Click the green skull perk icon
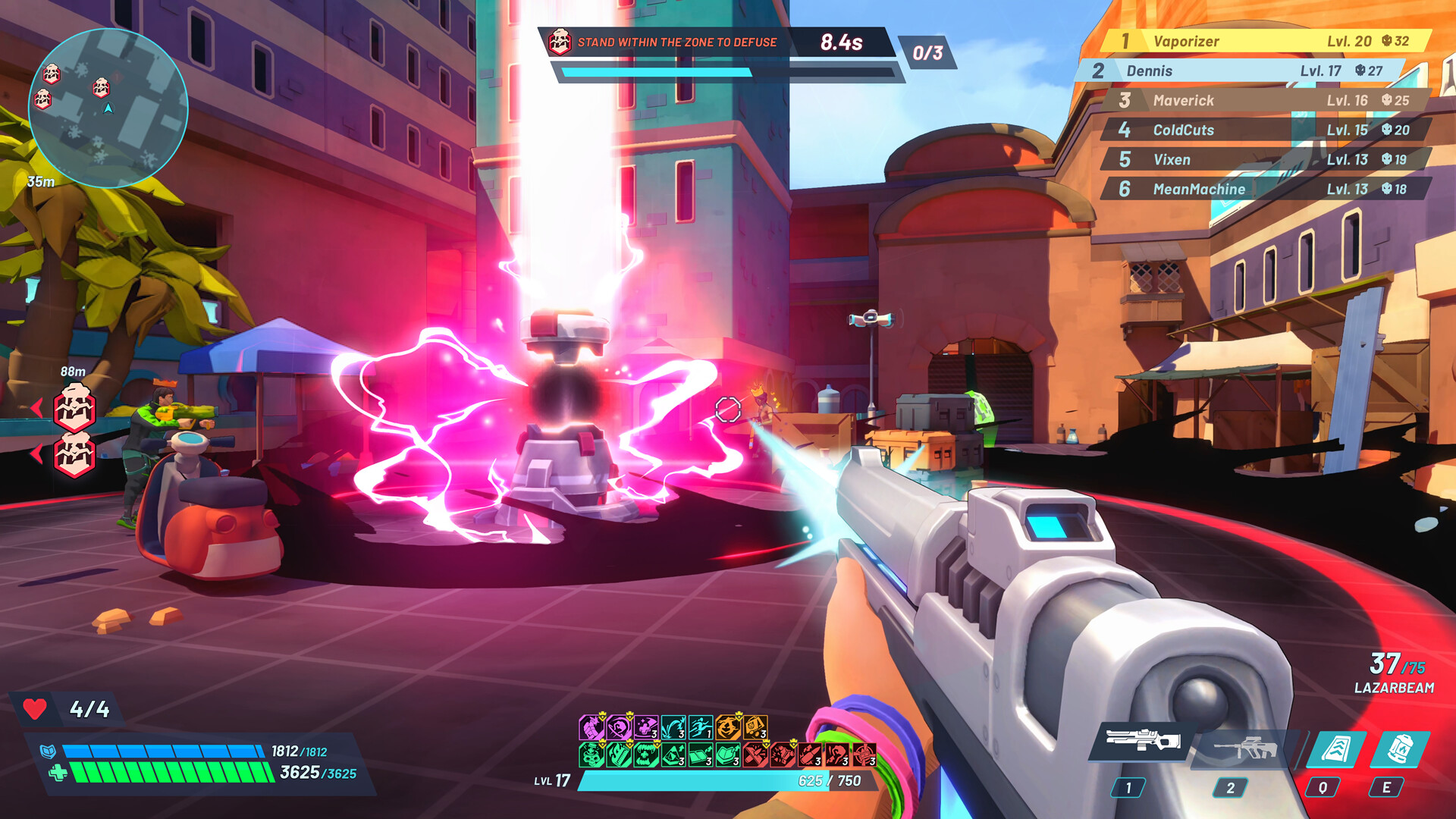Image resolution: width=1456 pixels, height=819 pixels. [590, 756]
